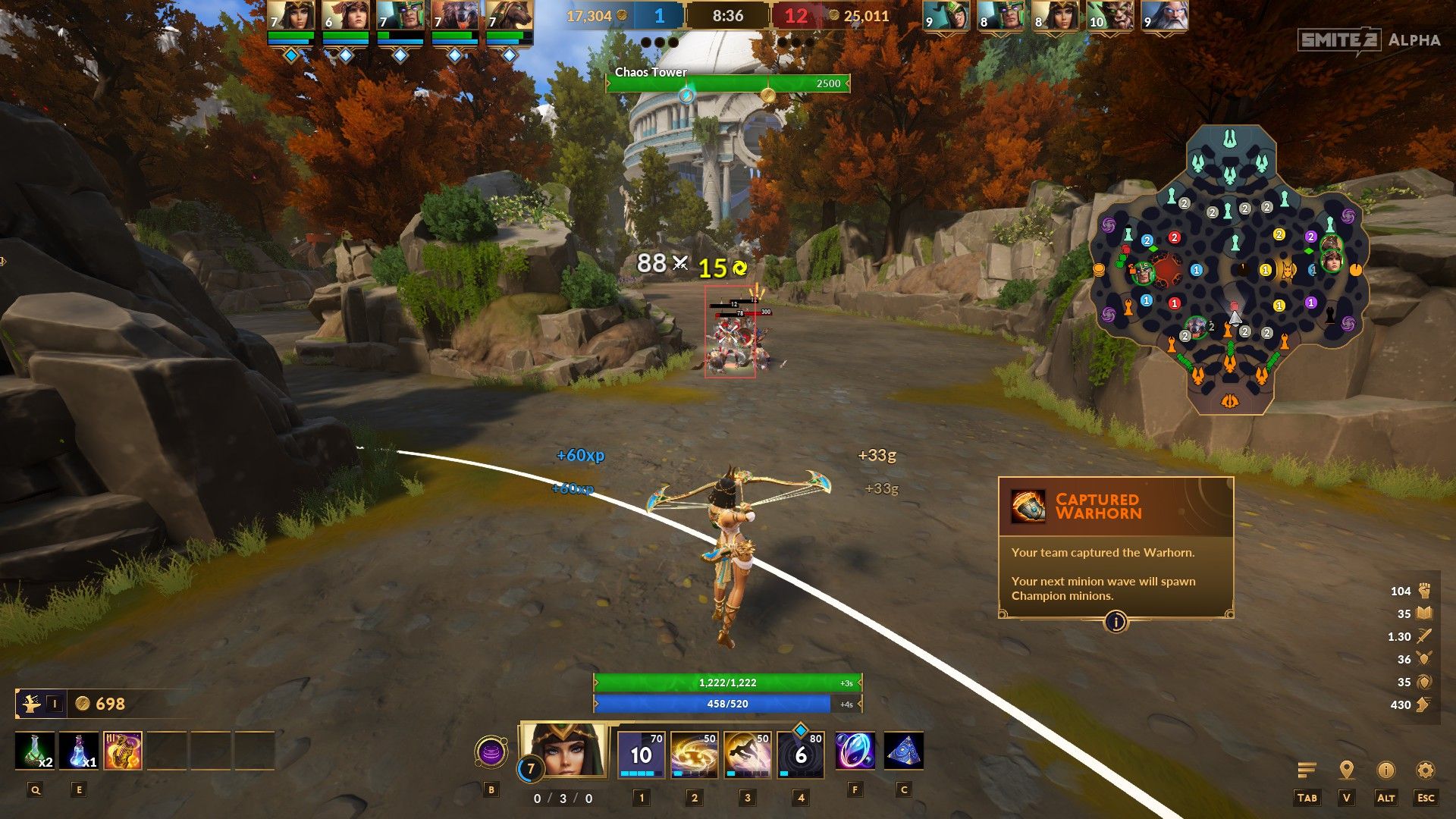Upgrade the ultimate ability with blue diamond
Image resolution: width=1456 pixels, height=819 pixels.
[801, 730]
